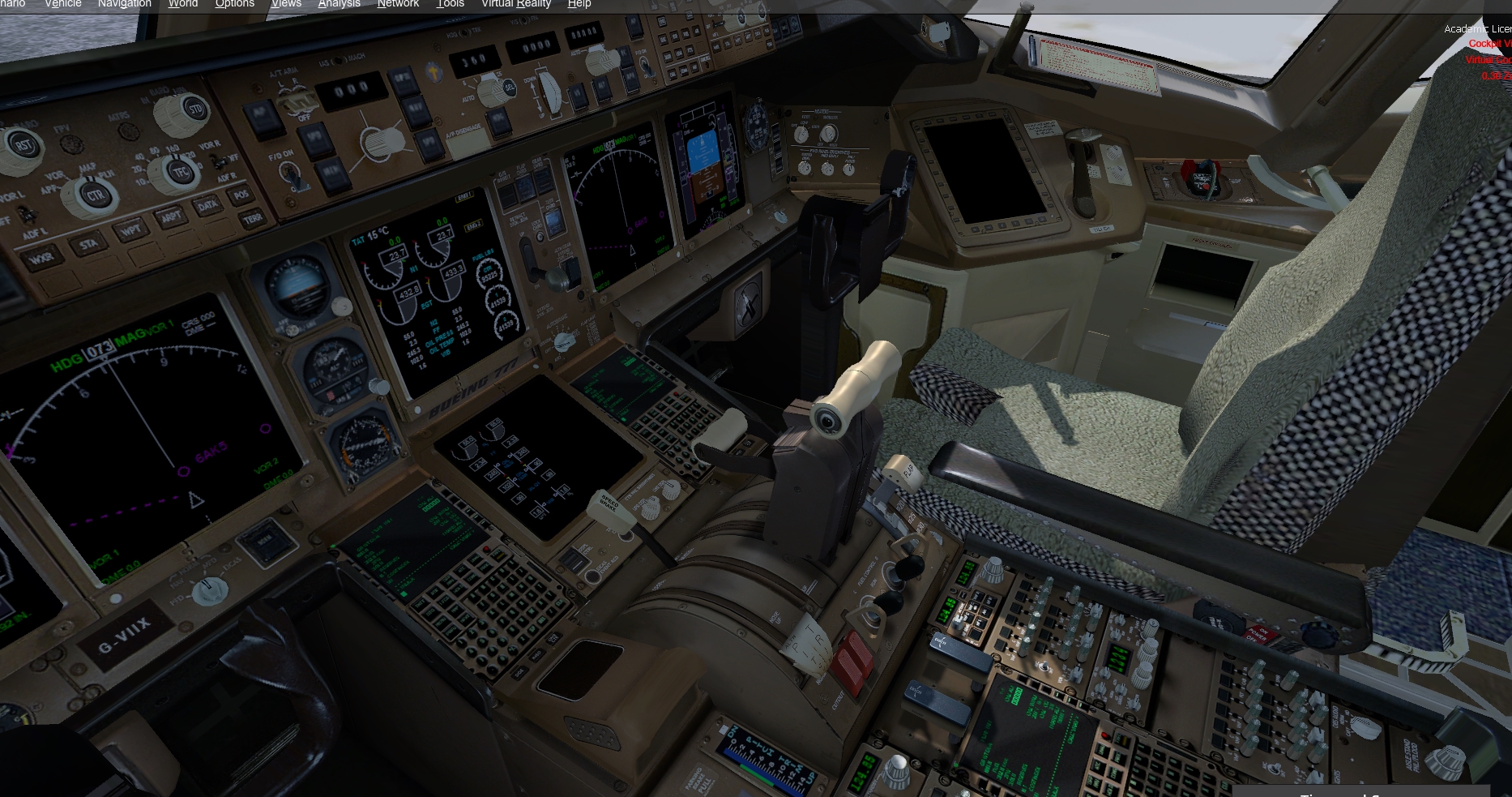This screenshot has width=1512, height=797.
Task: Click the Tools menu item
Action: (x=449, y=4)
